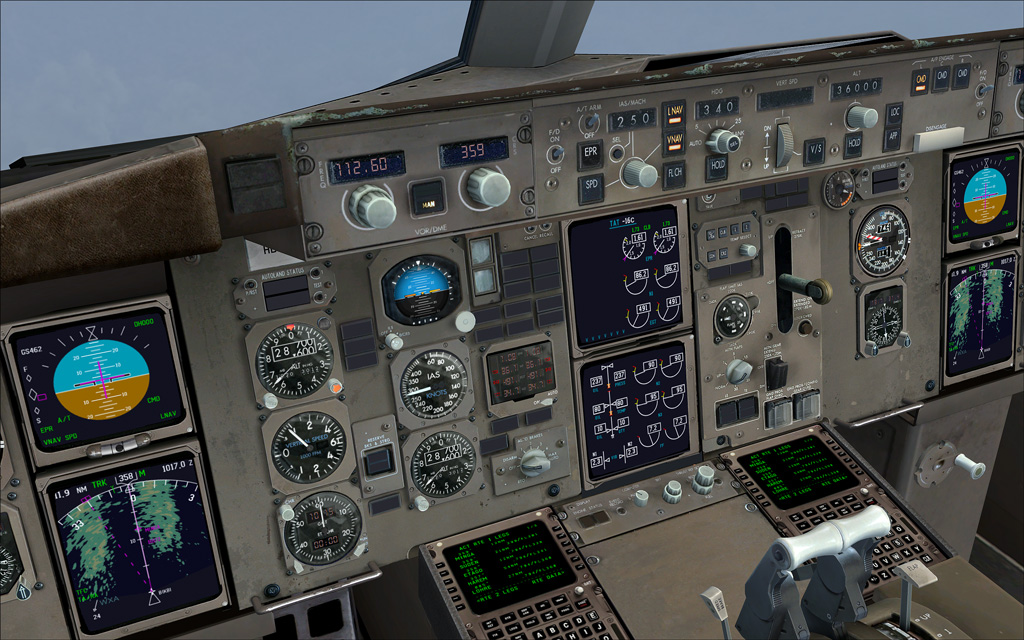
Task: Engage the LNAV autopilot mode button
Action: pos(674,115)
